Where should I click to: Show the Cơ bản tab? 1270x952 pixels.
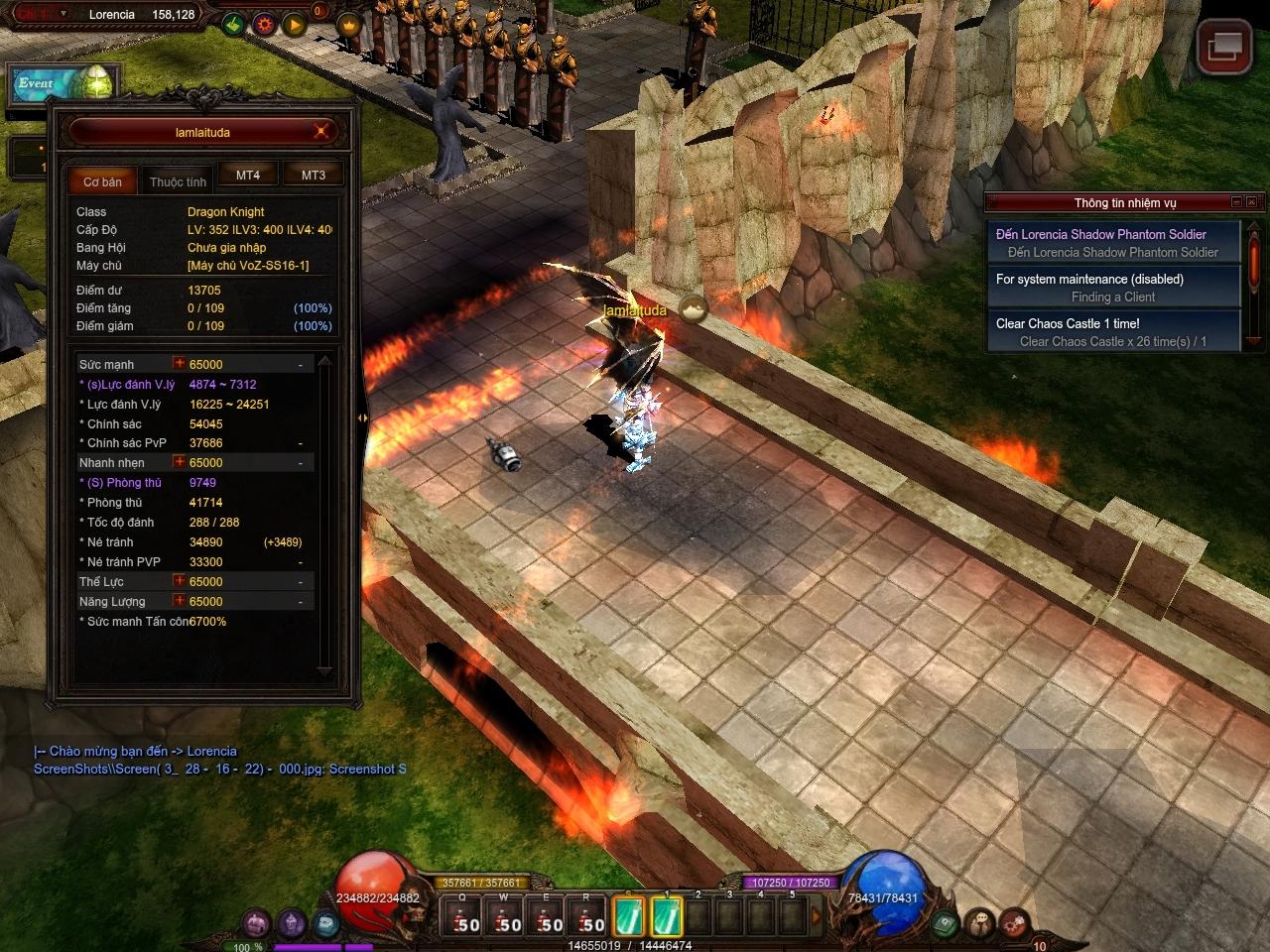[103, 181]
